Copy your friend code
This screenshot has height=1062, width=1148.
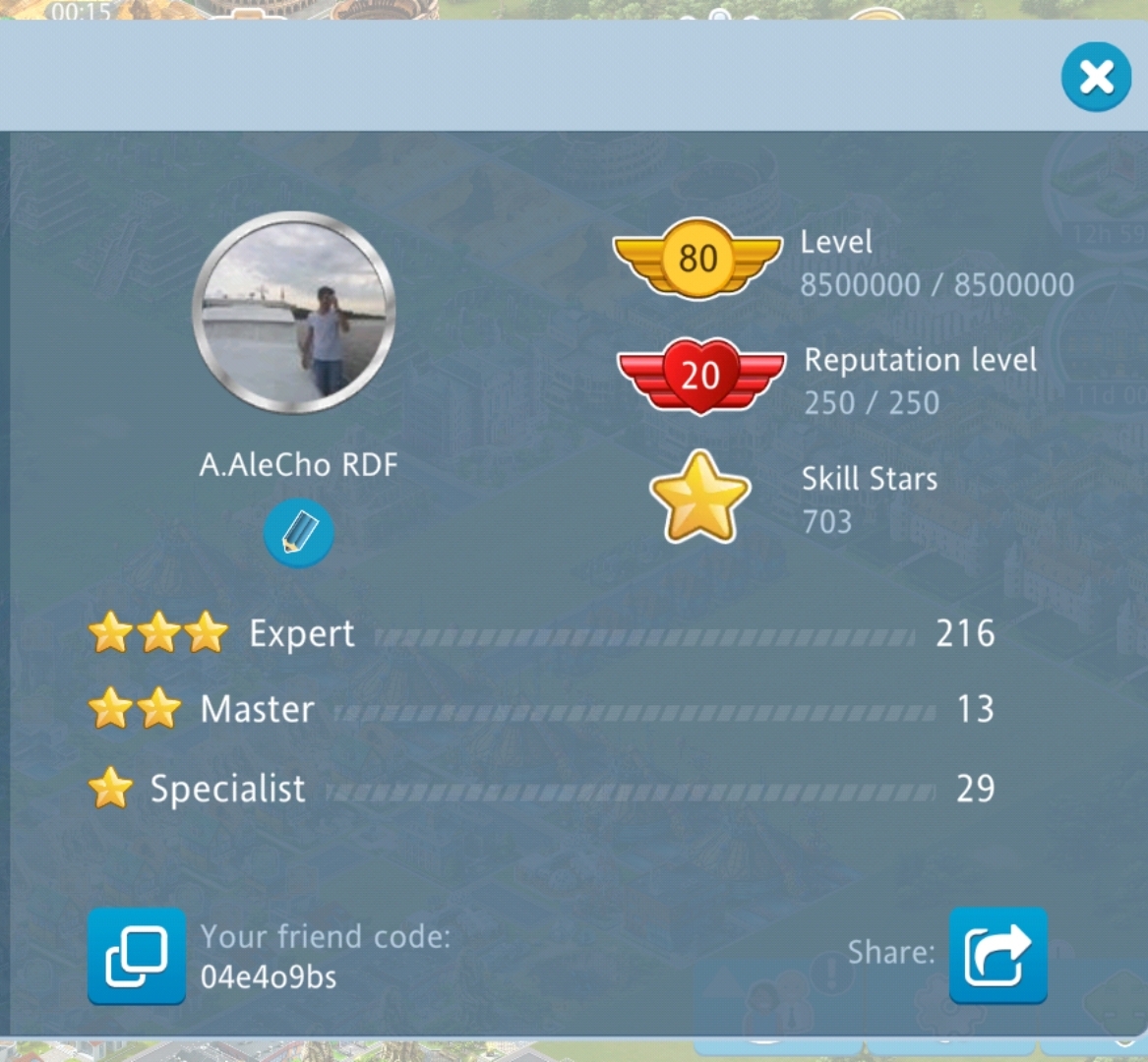click(x=137, y=956)
